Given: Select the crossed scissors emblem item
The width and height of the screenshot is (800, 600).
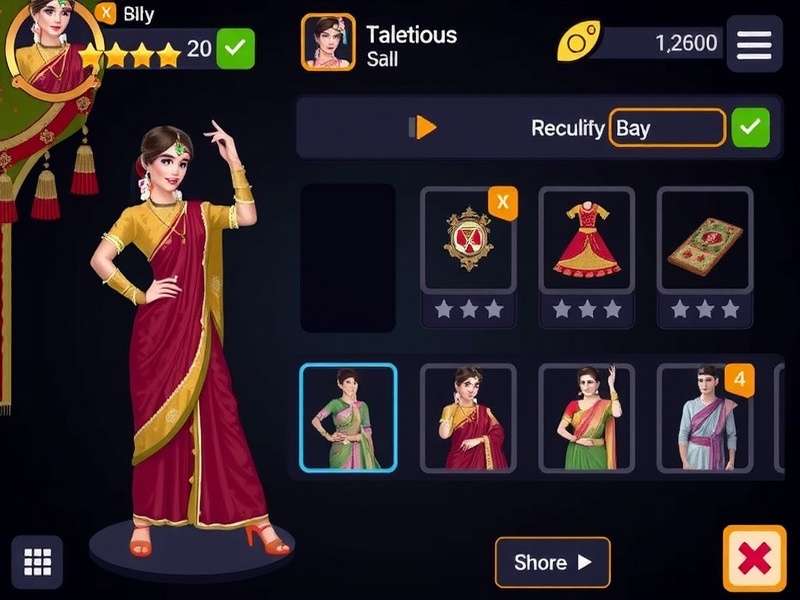Looking at the screenshot, I should click(x=467, y=241).
